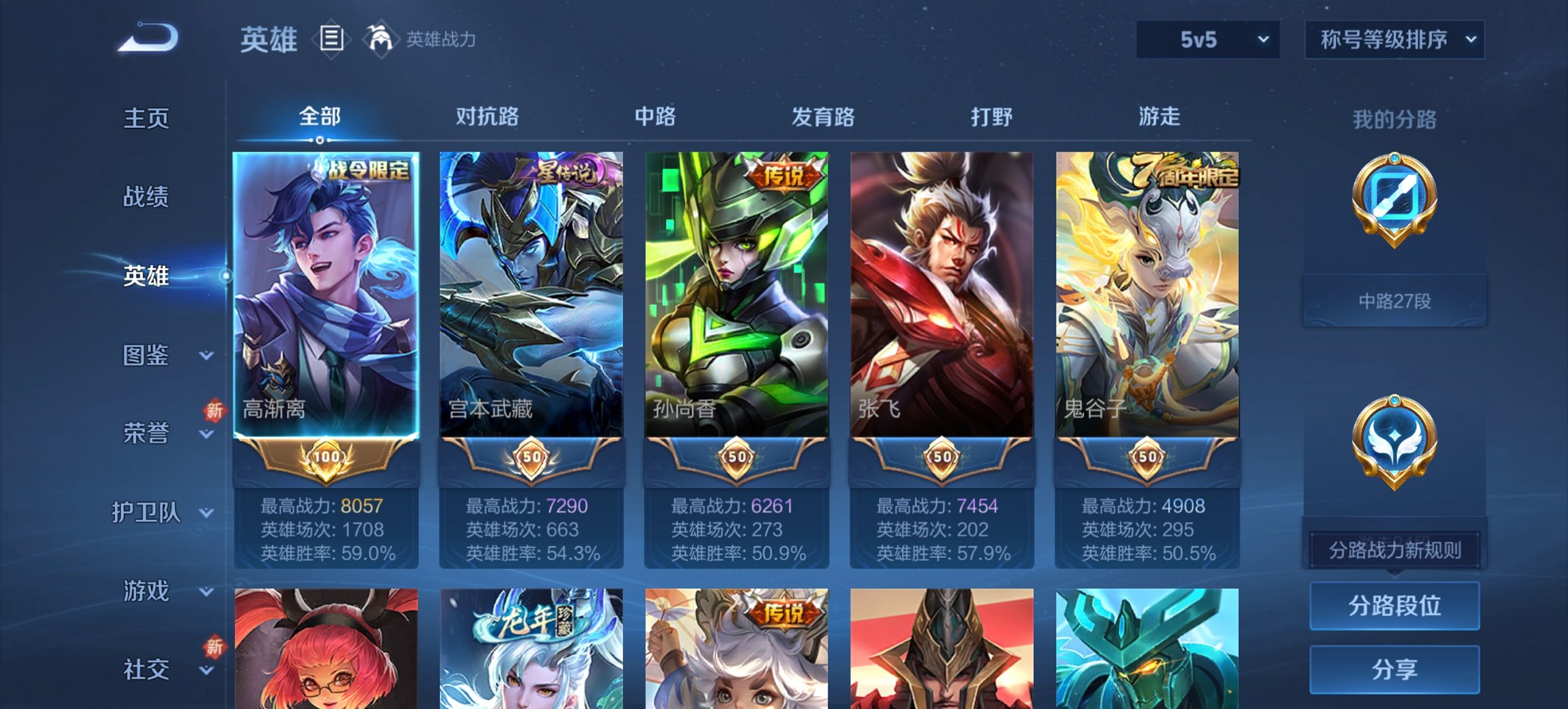1568x709 pixels.
Task: Switch to the 发育路 tab
Action: 823,117
